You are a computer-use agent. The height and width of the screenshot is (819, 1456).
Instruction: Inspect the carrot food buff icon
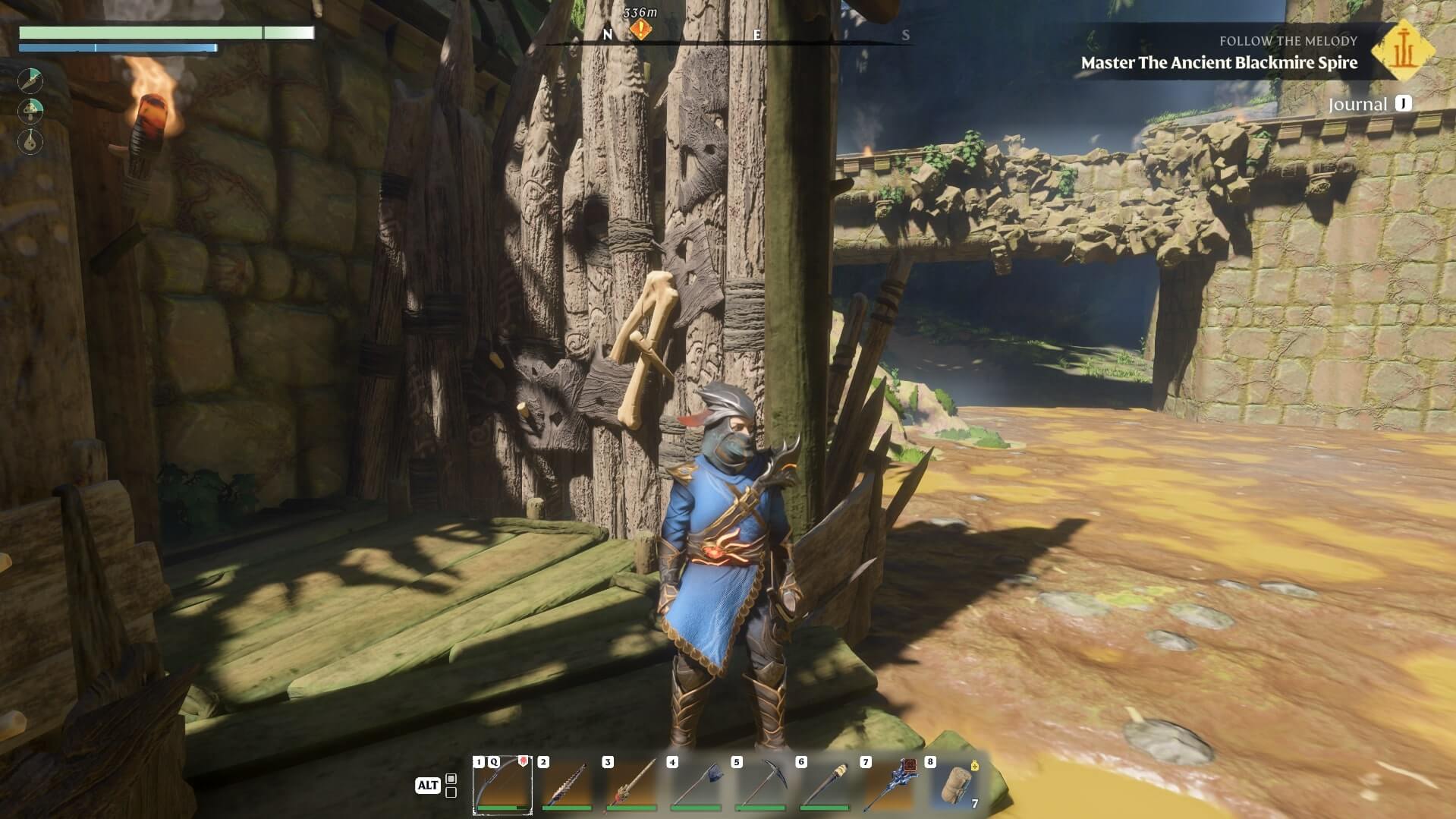[31, 80]
